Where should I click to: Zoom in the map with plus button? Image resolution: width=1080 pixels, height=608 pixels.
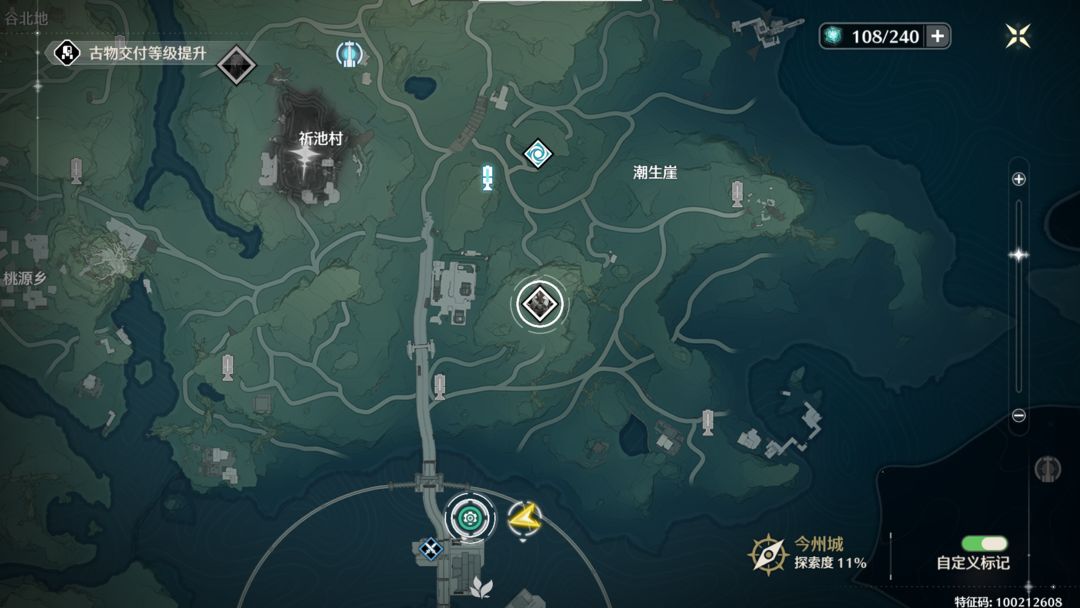(x=1019, y=180)
